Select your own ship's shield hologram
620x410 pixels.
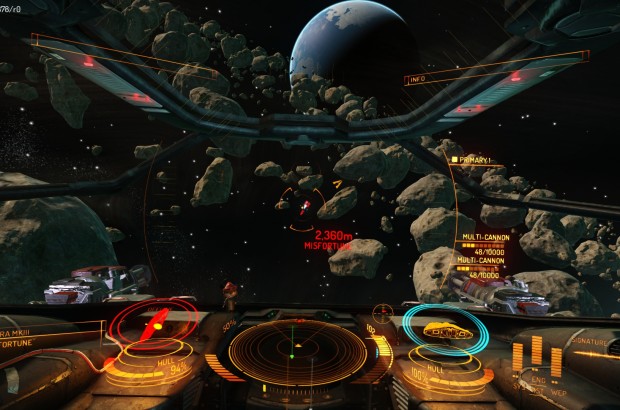447,328
